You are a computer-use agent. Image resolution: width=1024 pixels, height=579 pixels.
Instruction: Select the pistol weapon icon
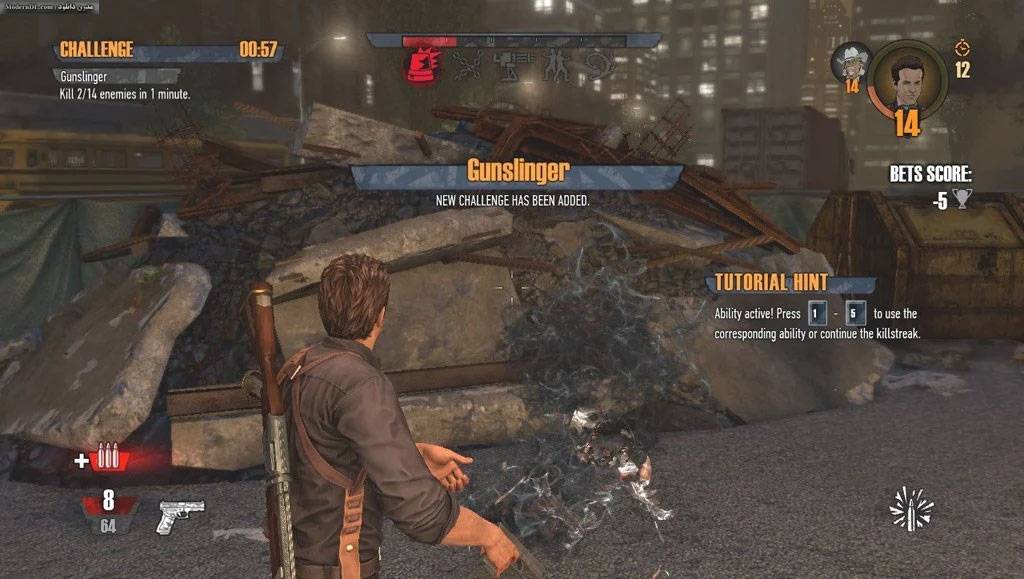pos(180,516)
